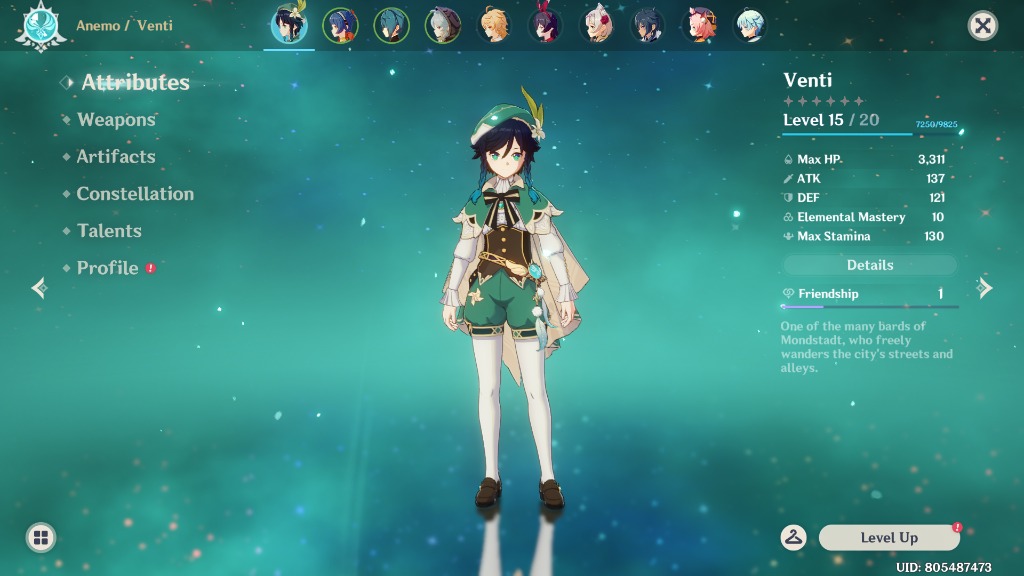Select Venti's portrait in the party bar
The image size is (1024, 576).
pyautogui.click(x=289, y=25)
